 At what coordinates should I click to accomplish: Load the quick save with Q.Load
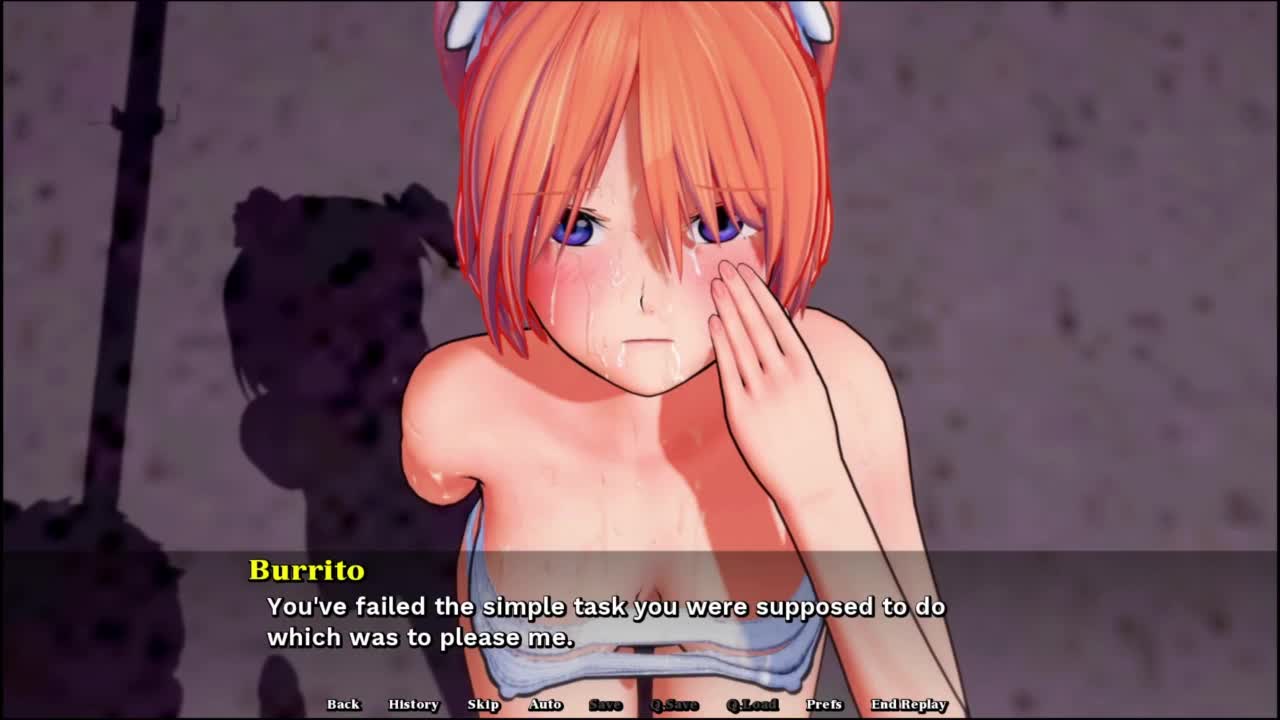pos(752,704)
